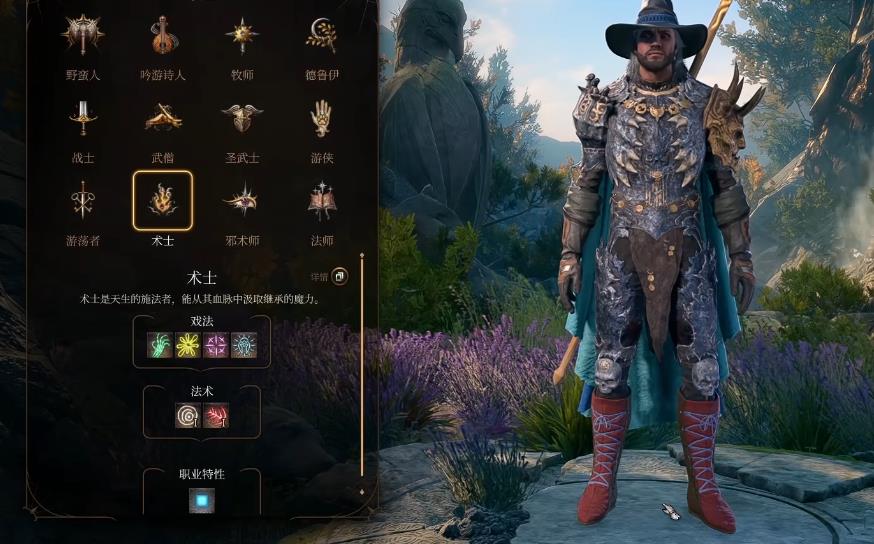Choose the 法师 (Wizard) class
The image size is (874, 544).
(x=321, y=201)
